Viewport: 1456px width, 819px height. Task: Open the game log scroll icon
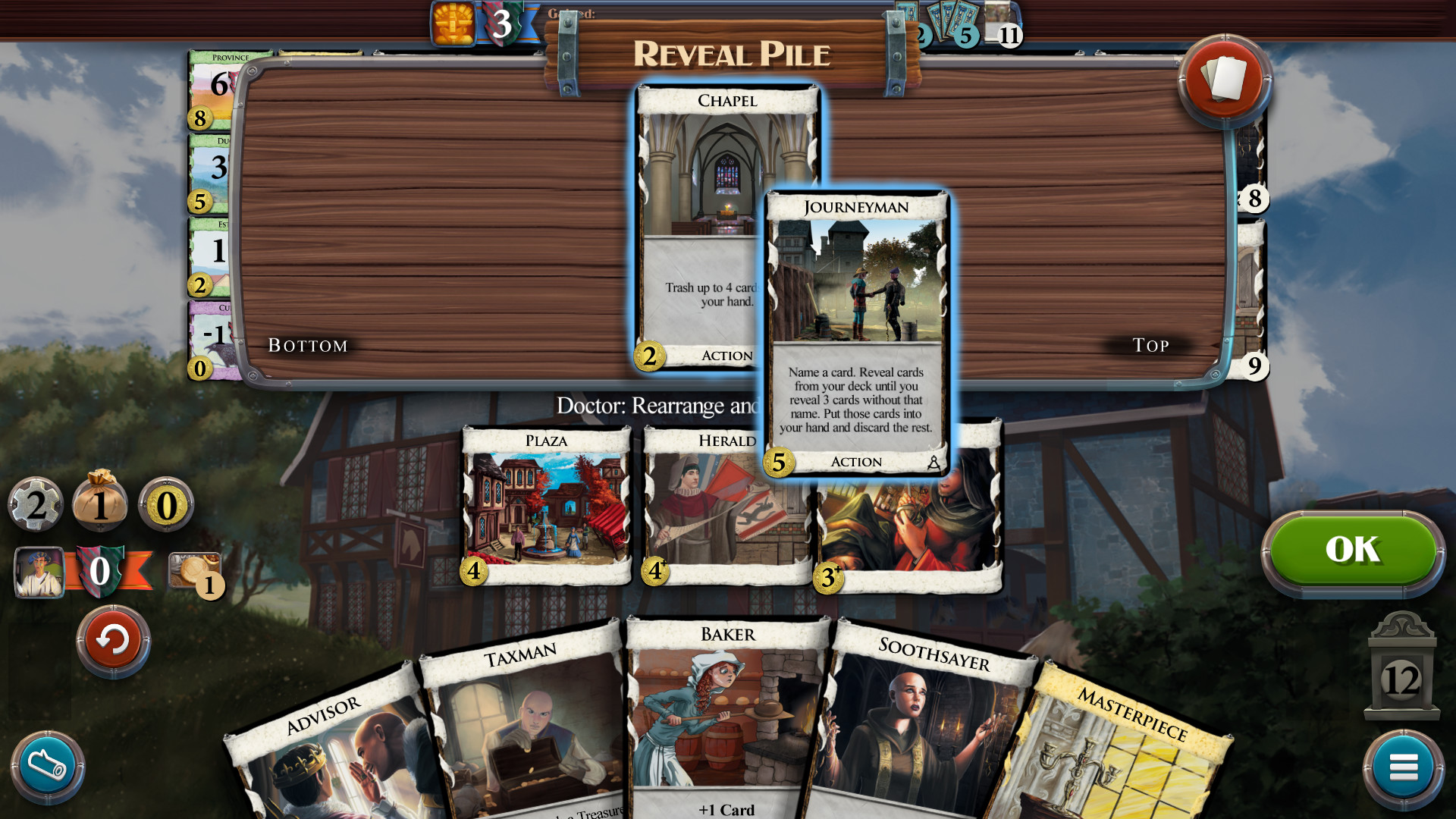pyautogui.click(x=47, y=766)
